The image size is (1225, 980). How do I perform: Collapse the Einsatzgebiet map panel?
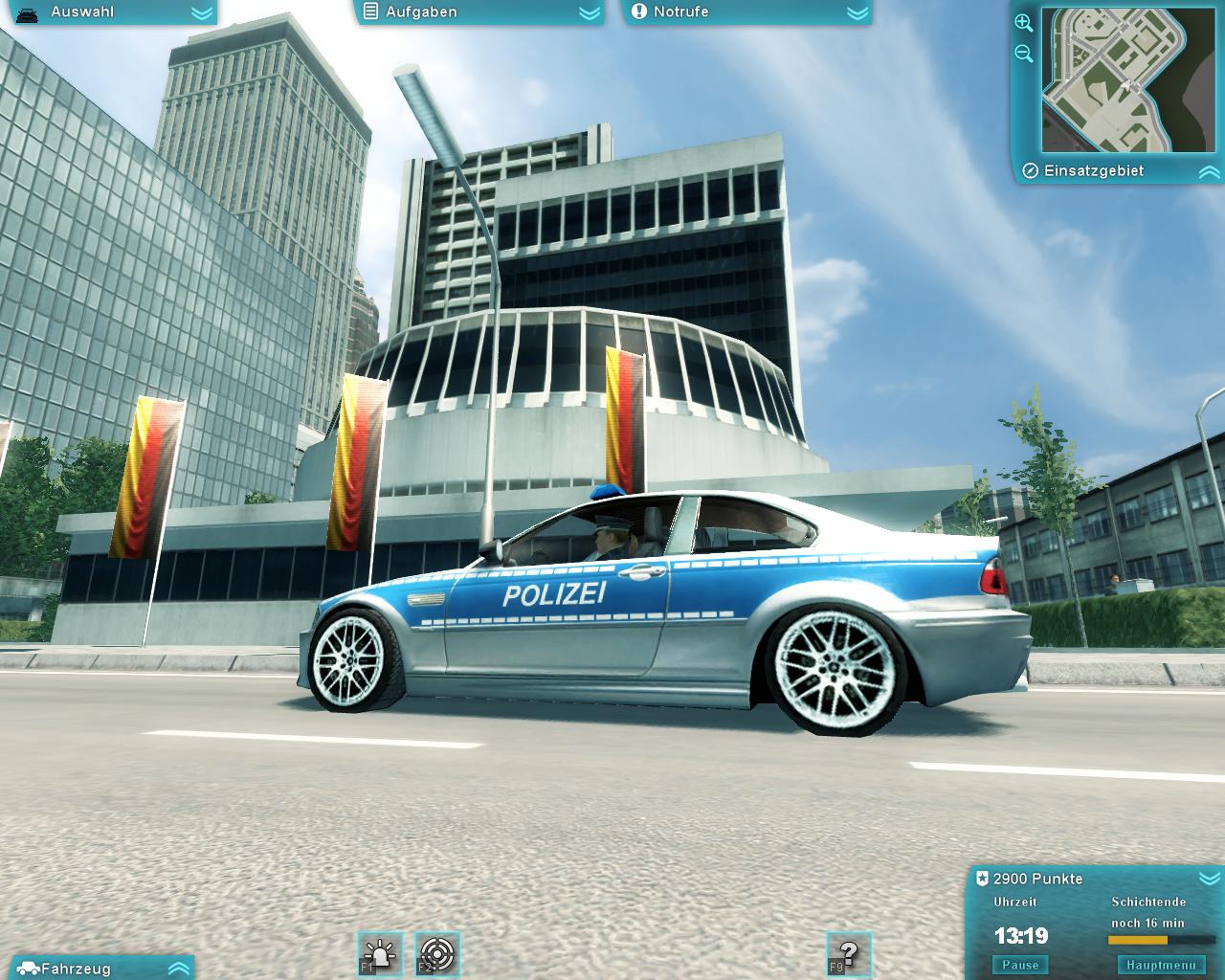coord(1209,172)
